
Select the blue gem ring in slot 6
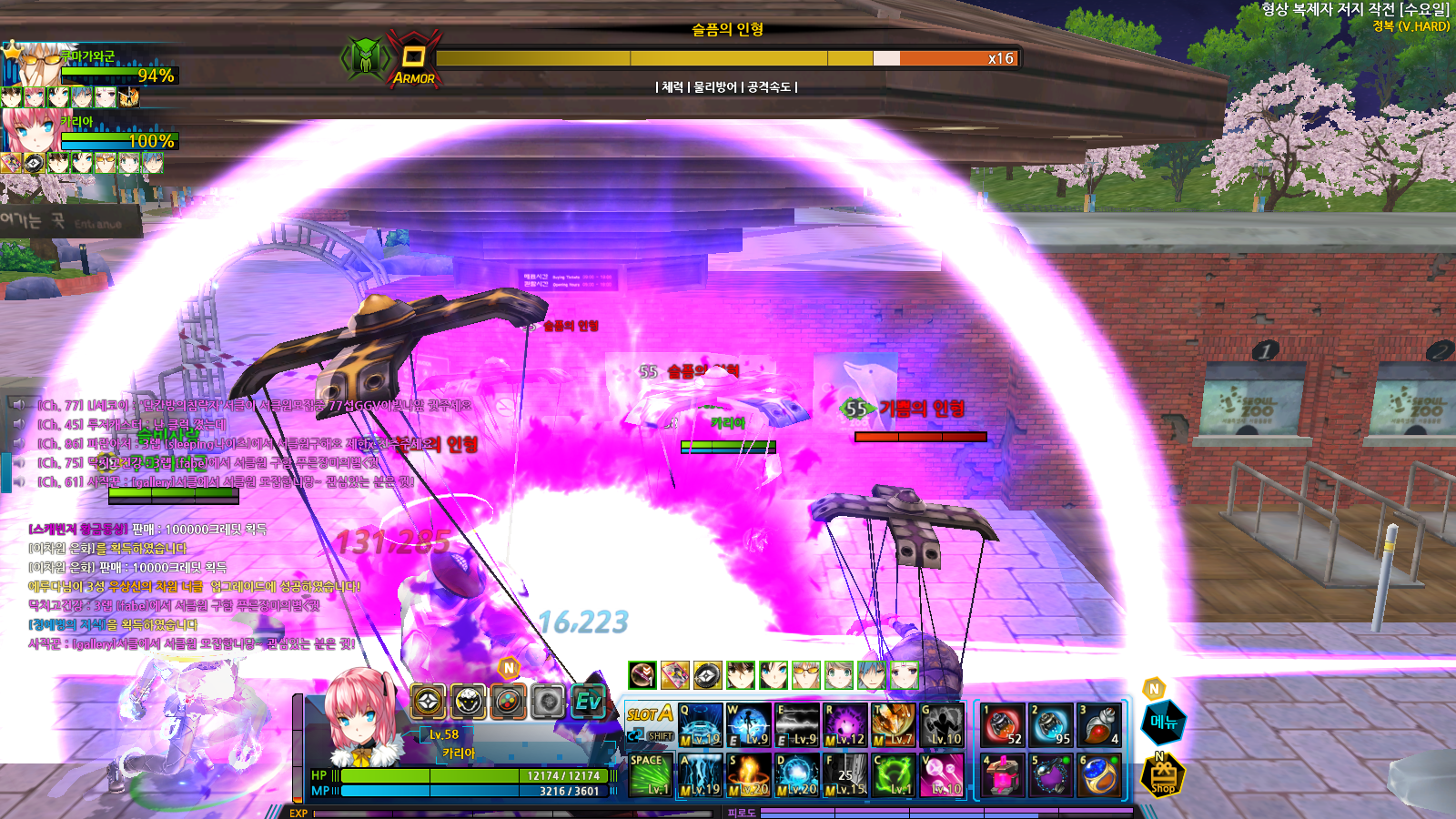point(1099,775)
